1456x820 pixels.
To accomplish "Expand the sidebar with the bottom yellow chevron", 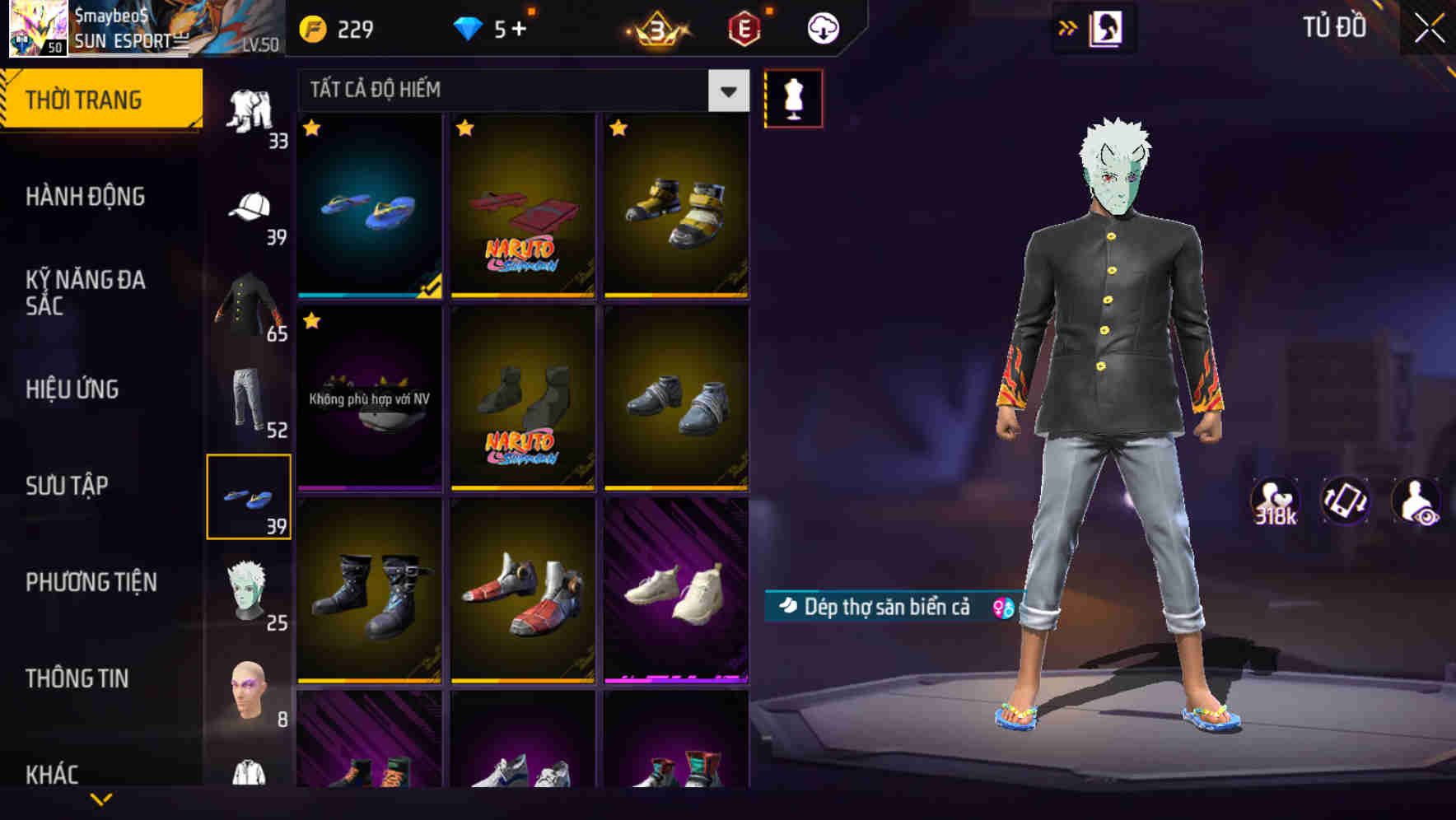I will [x=101, y=797].
